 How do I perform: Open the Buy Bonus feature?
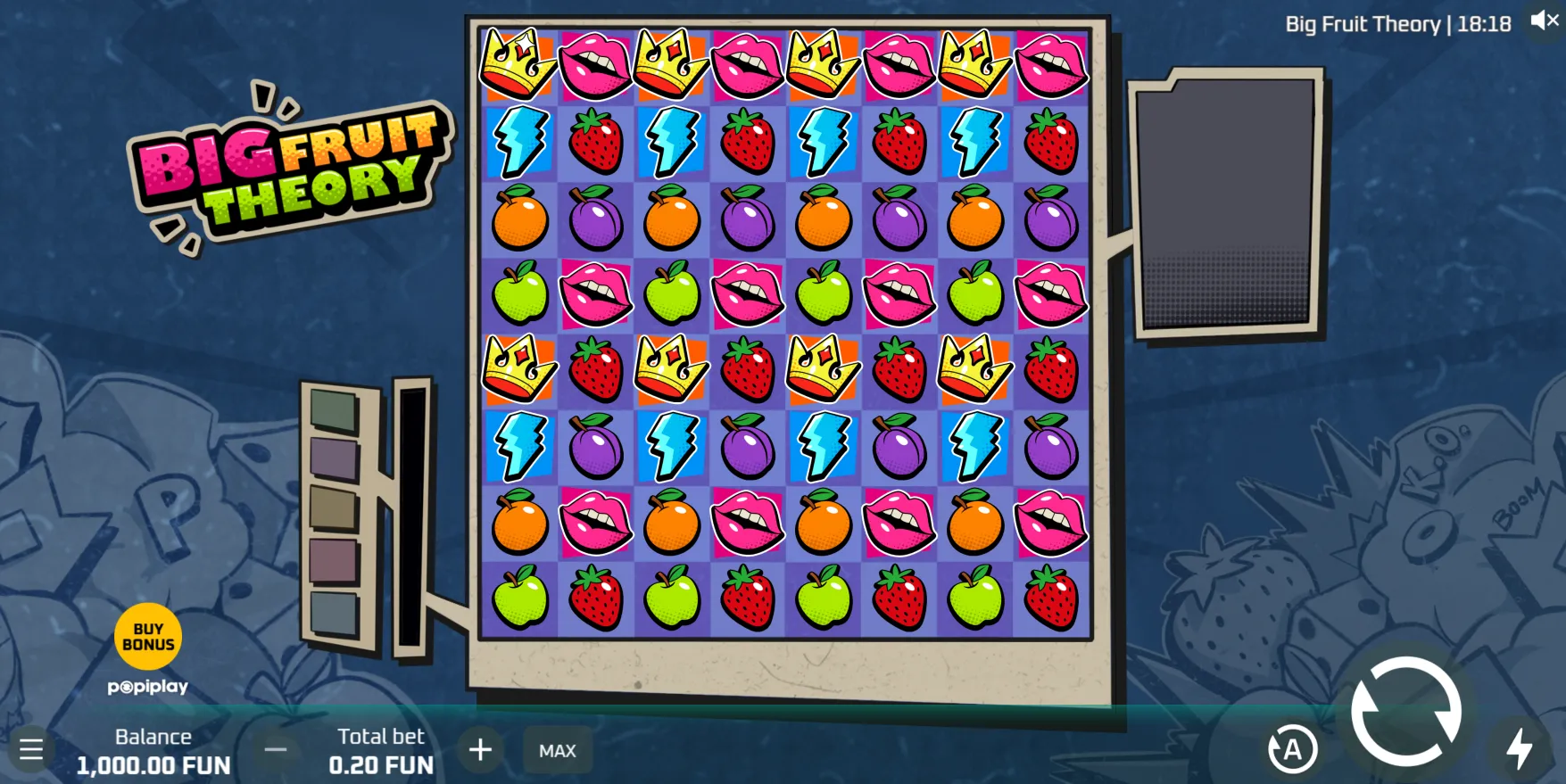click(148, 637)
